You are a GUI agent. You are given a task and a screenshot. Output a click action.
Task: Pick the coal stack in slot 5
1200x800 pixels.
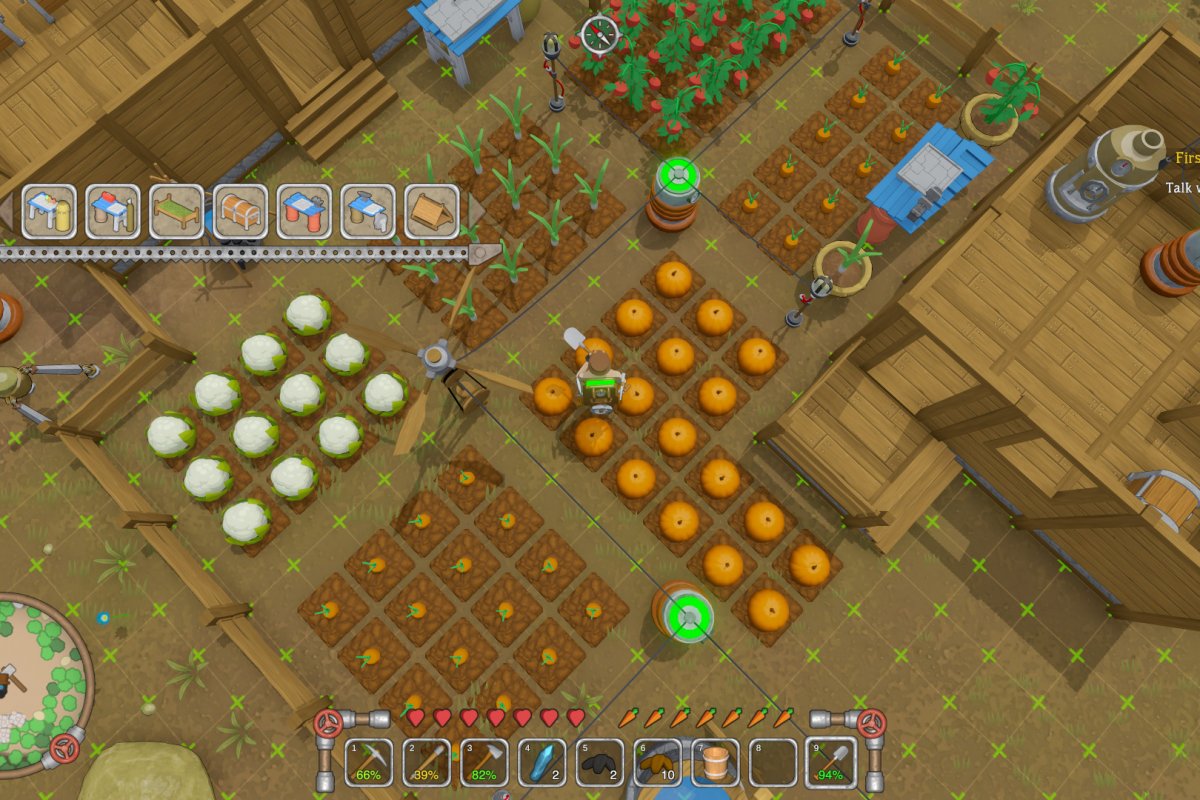click(x=600, y=762)
